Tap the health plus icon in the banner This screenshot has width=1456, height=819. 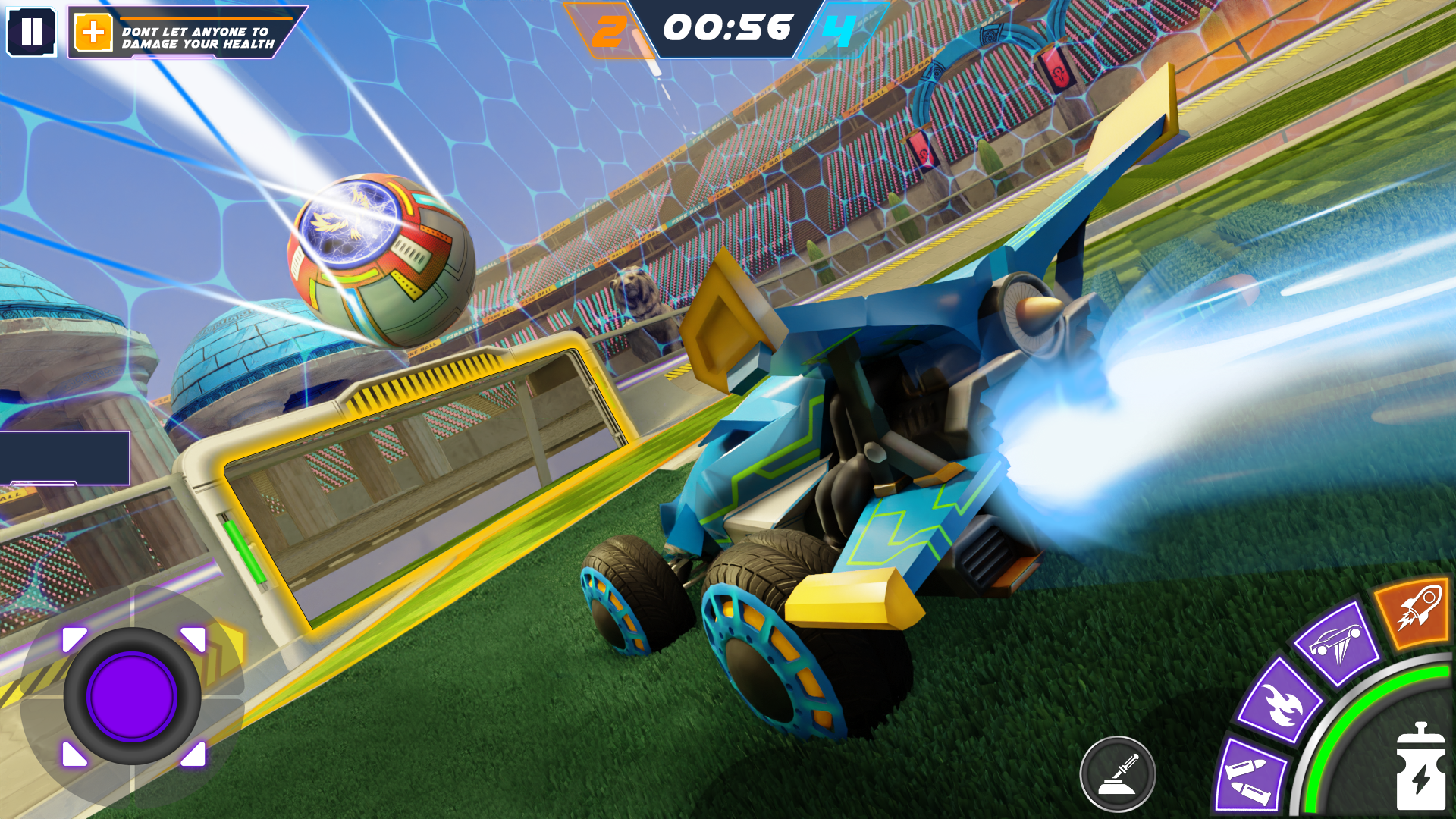(x=93, y=32)
